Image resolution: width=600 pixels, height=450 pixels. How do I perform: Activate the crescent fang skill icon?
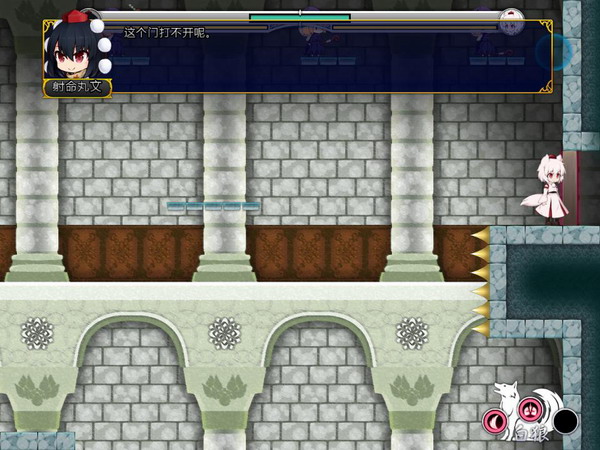[x=495, y=420]
